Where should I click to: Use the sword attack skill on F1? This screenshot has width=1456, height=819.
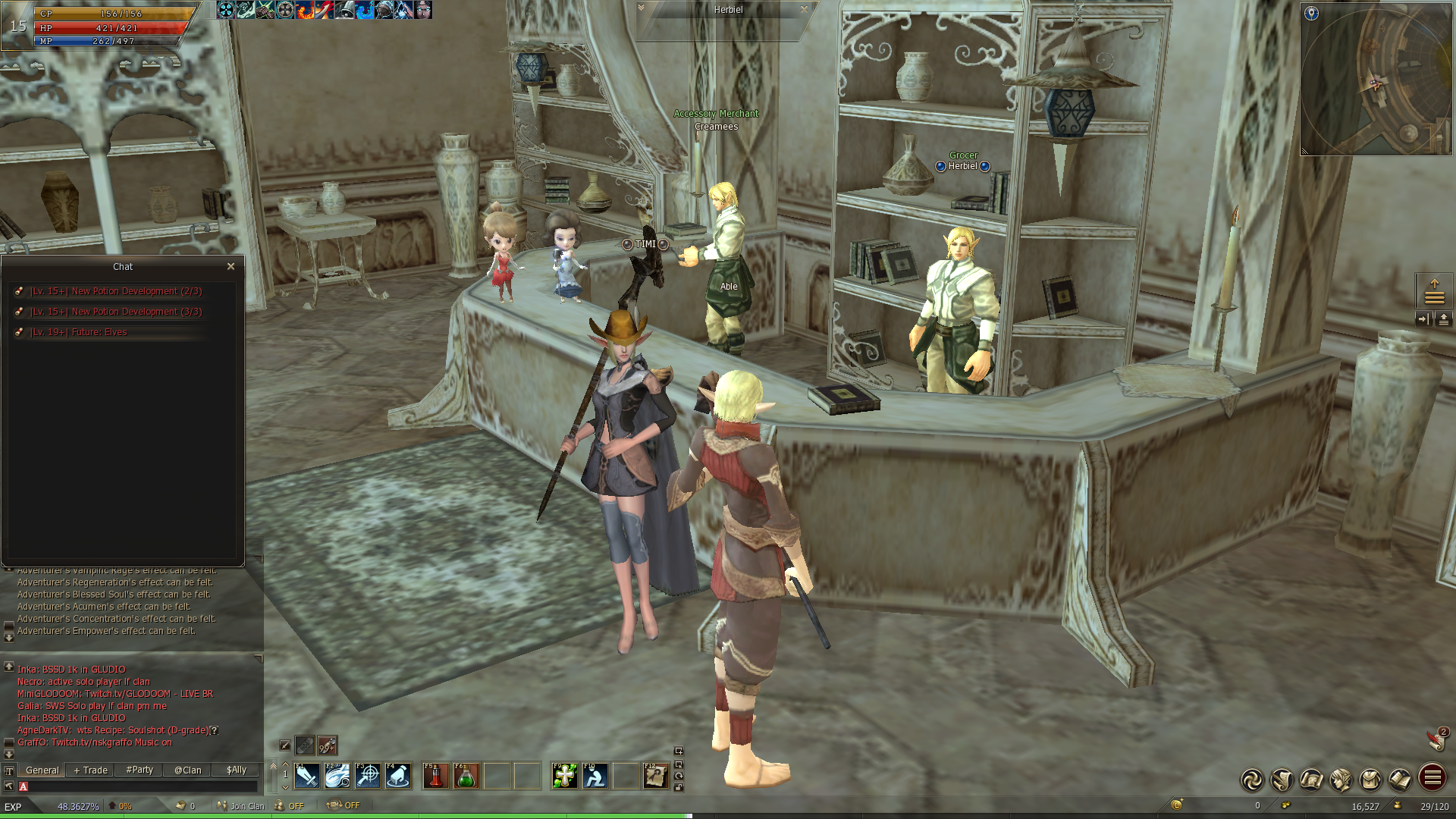(307, 776)
